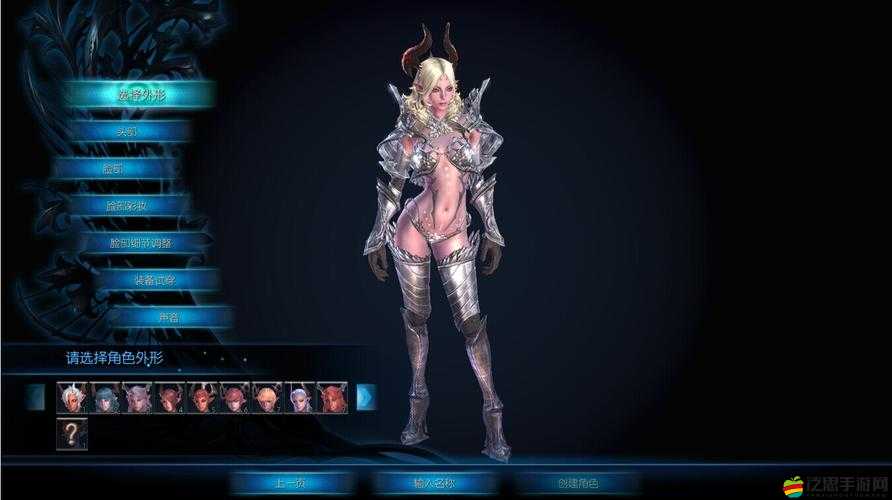Select the 脸部彩妆 face makeup entry
The image size is (892, 500).
coord(127,205)
